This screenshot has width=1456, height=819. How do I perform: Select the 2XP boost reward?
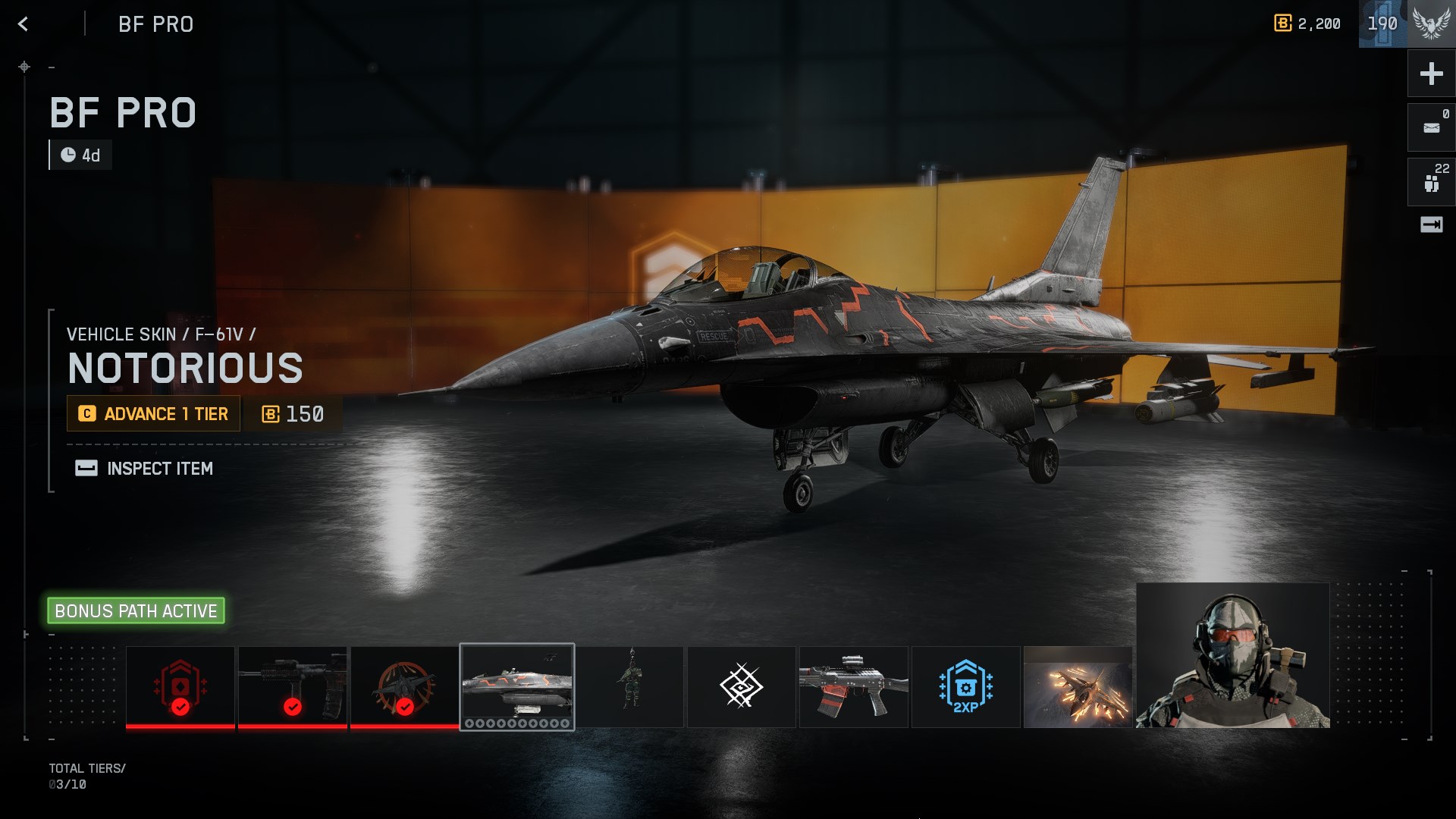966,687
